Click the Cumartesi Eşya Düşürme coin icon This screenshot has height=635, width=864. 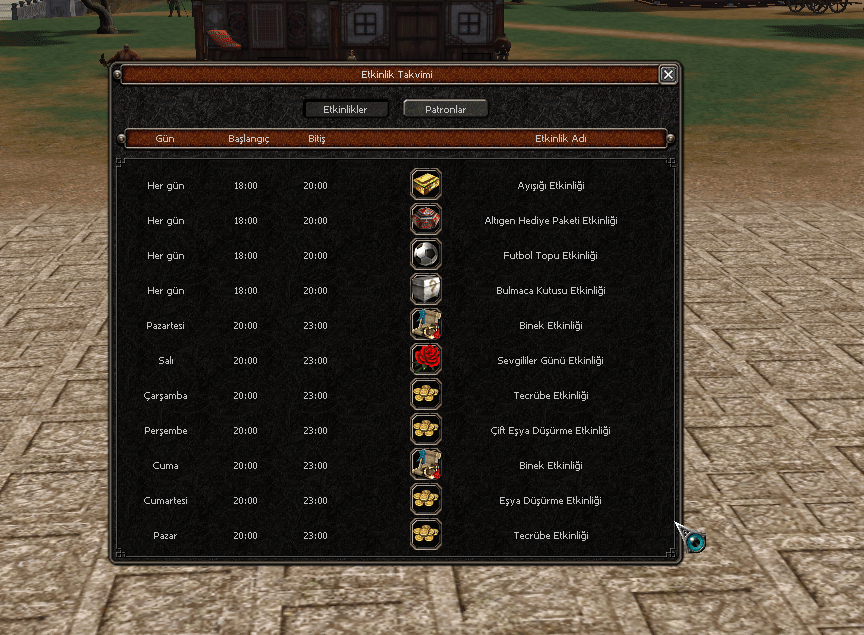[x=426, y=500]
